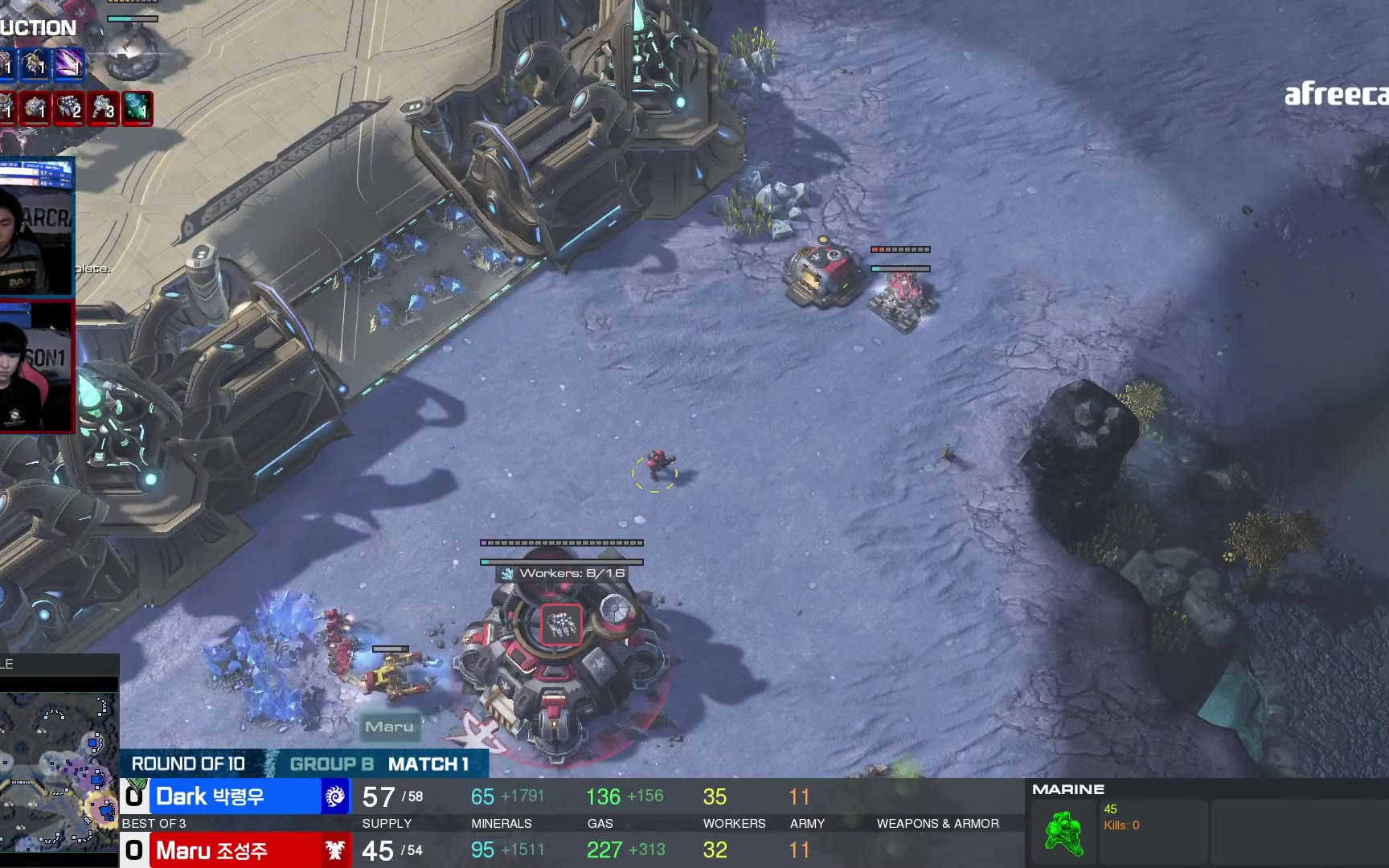Image resolution: width=1389 pixels, height=868 pixels.
Task: Click the green syringe Stimpack research icon
Action: (137, 108)
